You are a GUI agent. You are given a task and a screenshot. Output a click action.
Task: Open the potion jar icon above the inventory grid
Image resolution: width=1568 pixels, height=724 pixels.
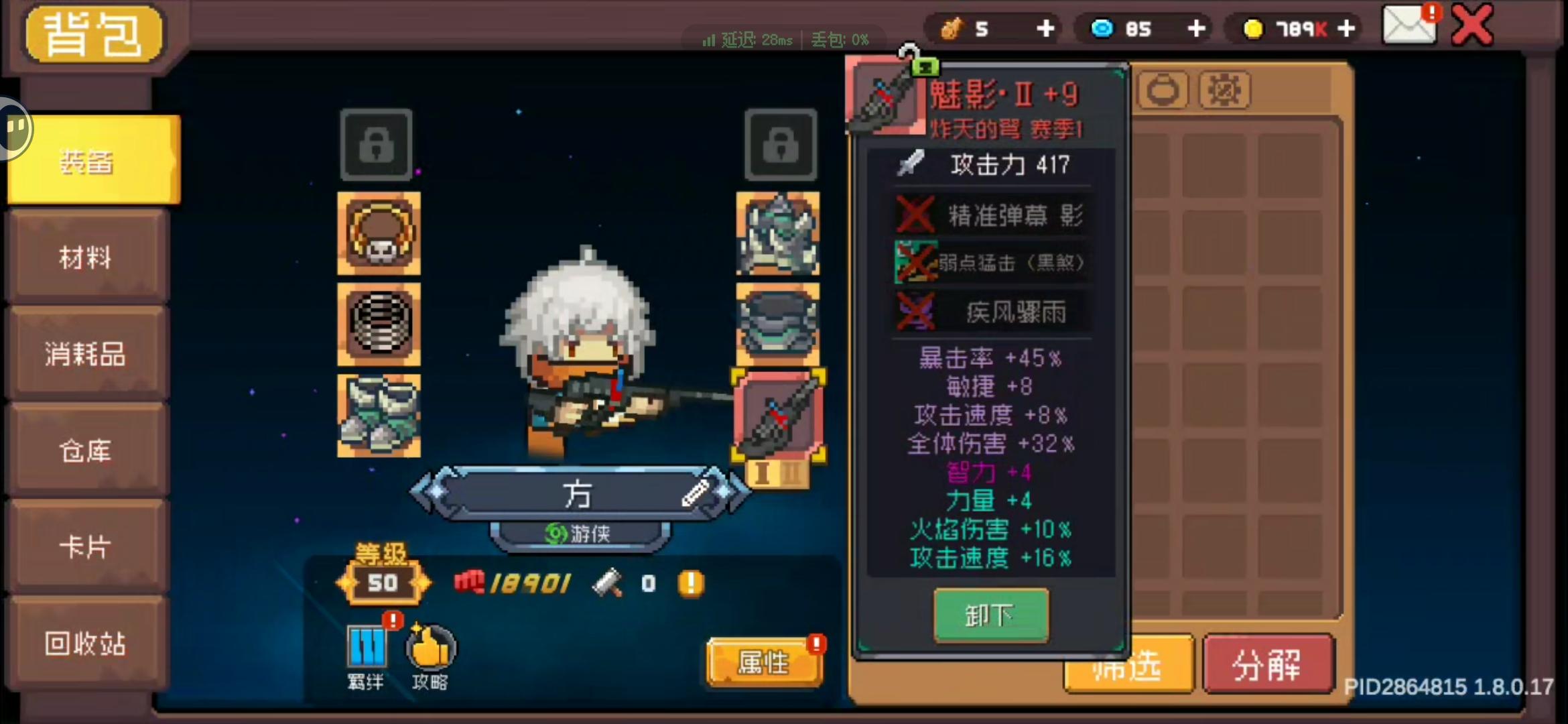pyautogui.click(x=1163, y=89)
